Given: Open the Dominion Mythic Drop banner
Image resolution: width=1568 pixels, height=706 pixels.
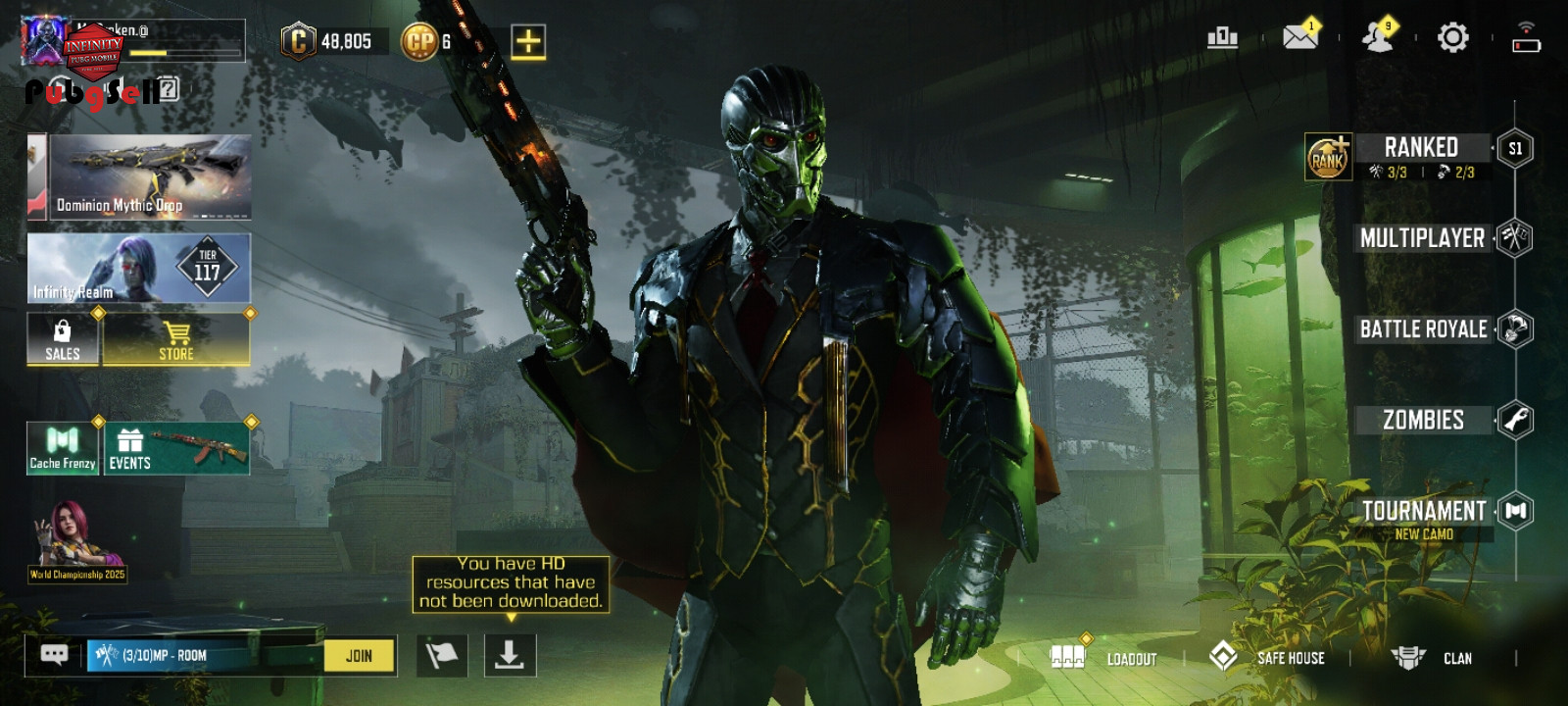Looking at the screenshot, I should 150,177.
